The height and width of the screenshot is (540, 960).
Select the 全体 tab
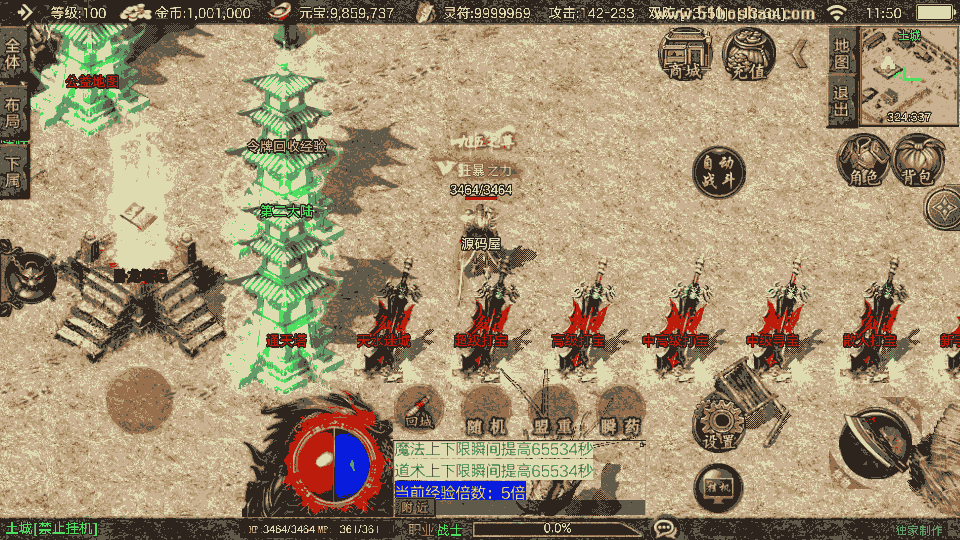[x=13, y=54]
